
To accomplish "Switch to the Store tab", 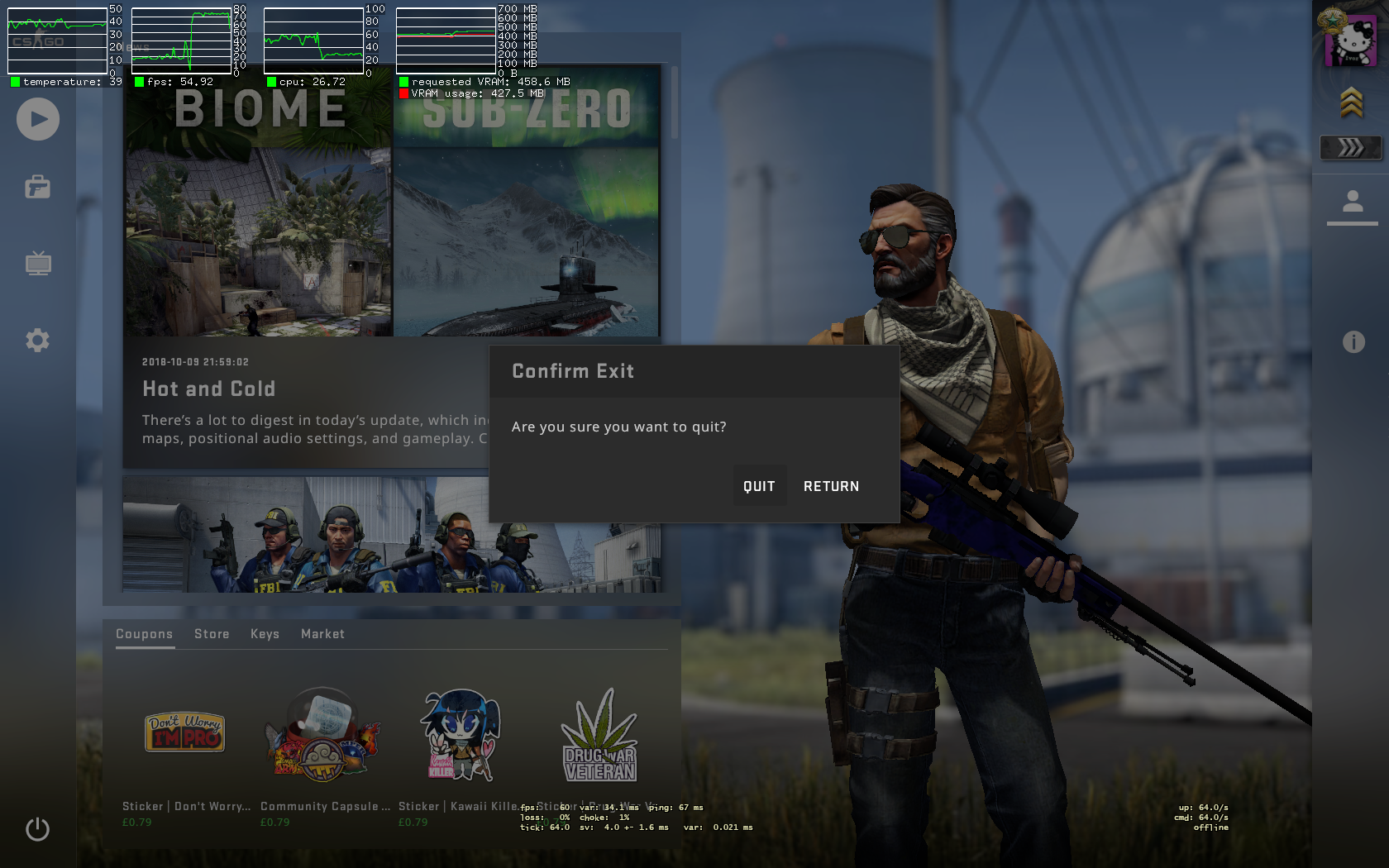I will (x=212, y=634).
